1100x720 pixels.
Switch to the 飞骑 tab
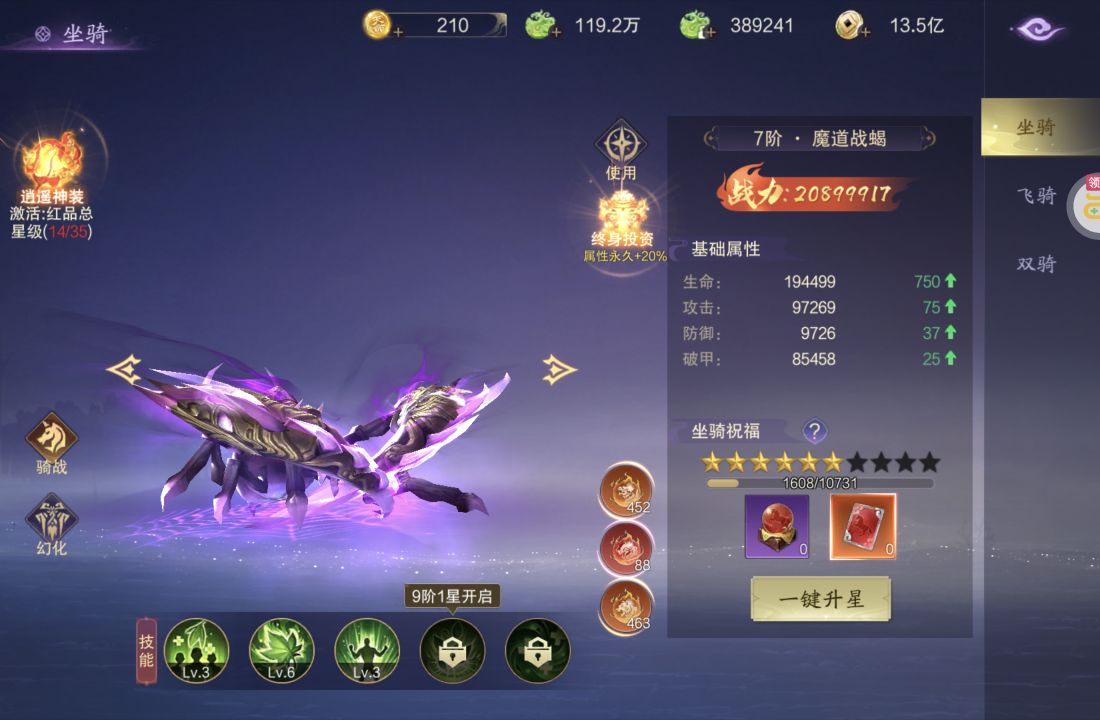pyautogui.click(x=1036, y=196)
